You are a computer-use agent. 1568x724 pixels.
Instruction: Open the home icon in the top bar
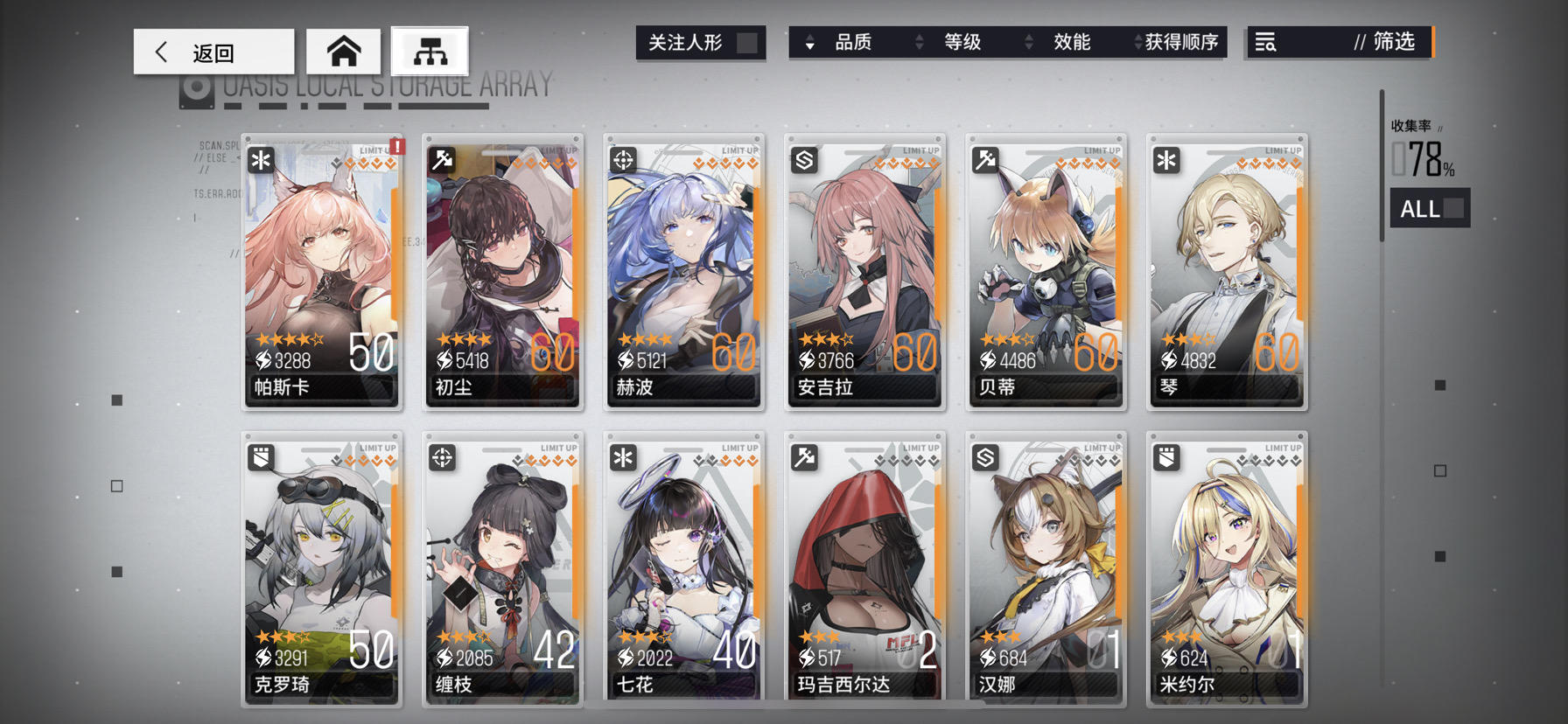342,52
